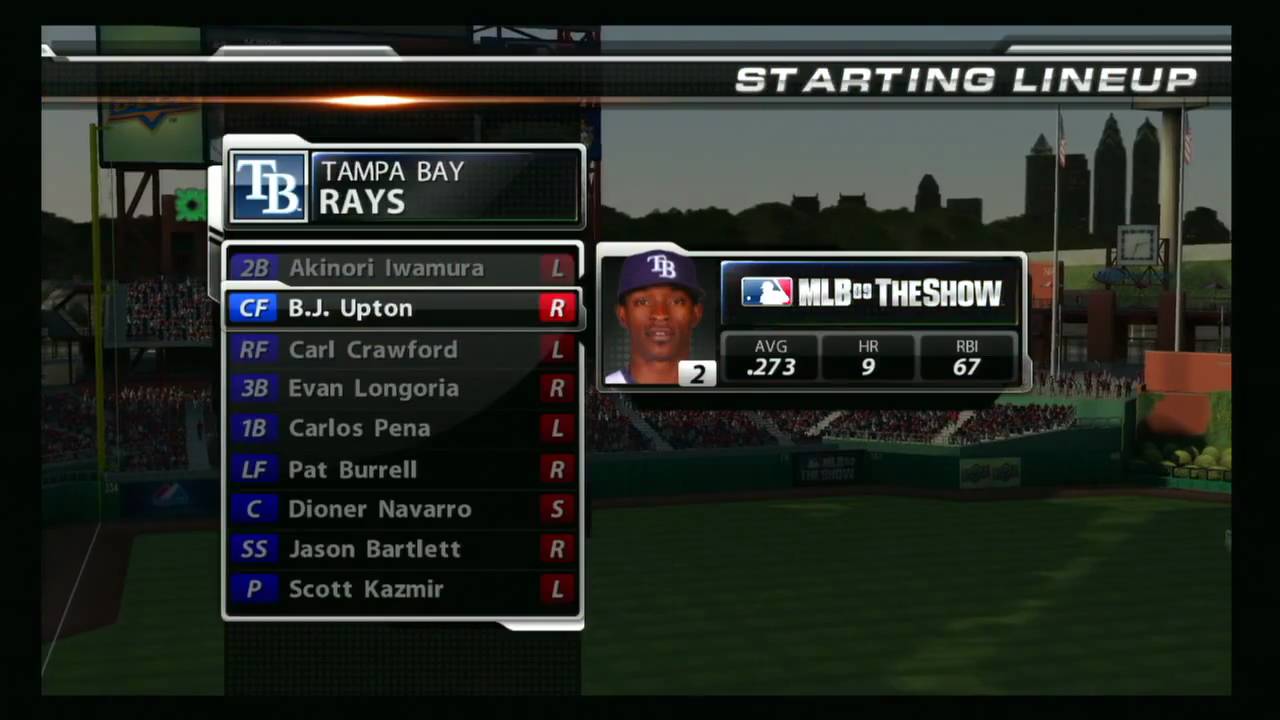
Task: Select the C position badge beside Navarro
Action: [254, 509]
